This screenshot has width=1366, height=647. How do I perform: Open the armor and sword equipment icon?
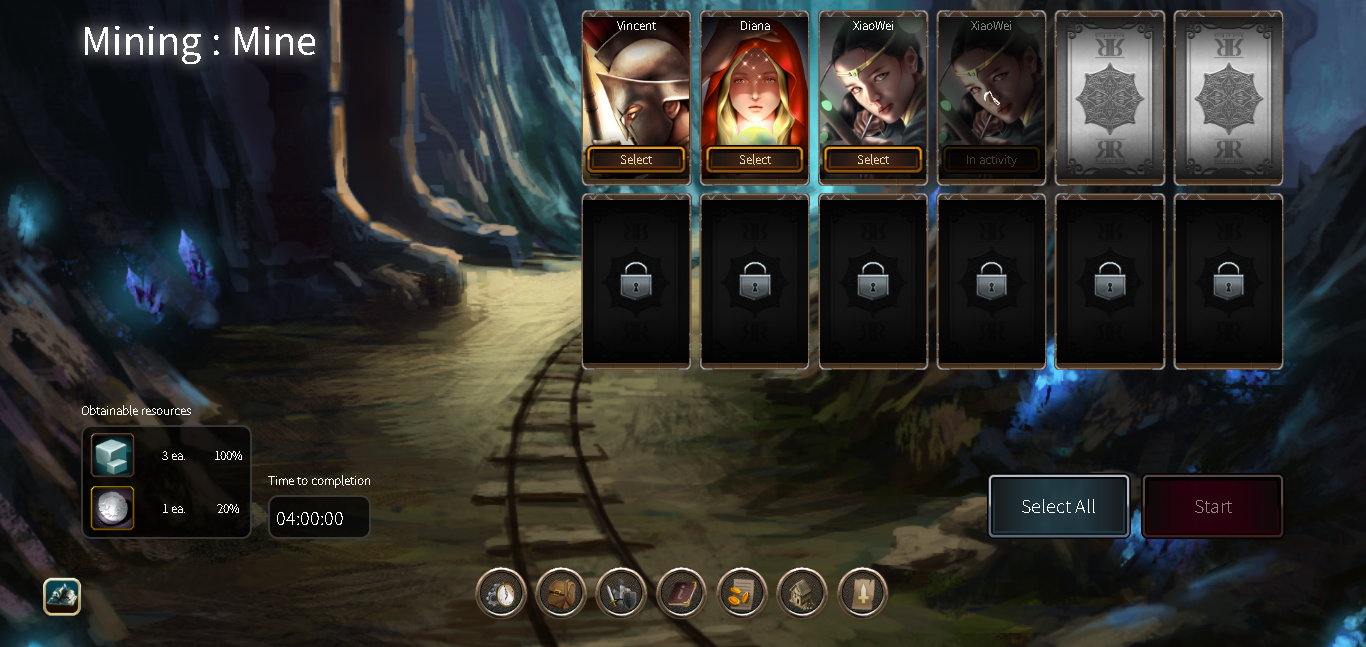[621, 594]
